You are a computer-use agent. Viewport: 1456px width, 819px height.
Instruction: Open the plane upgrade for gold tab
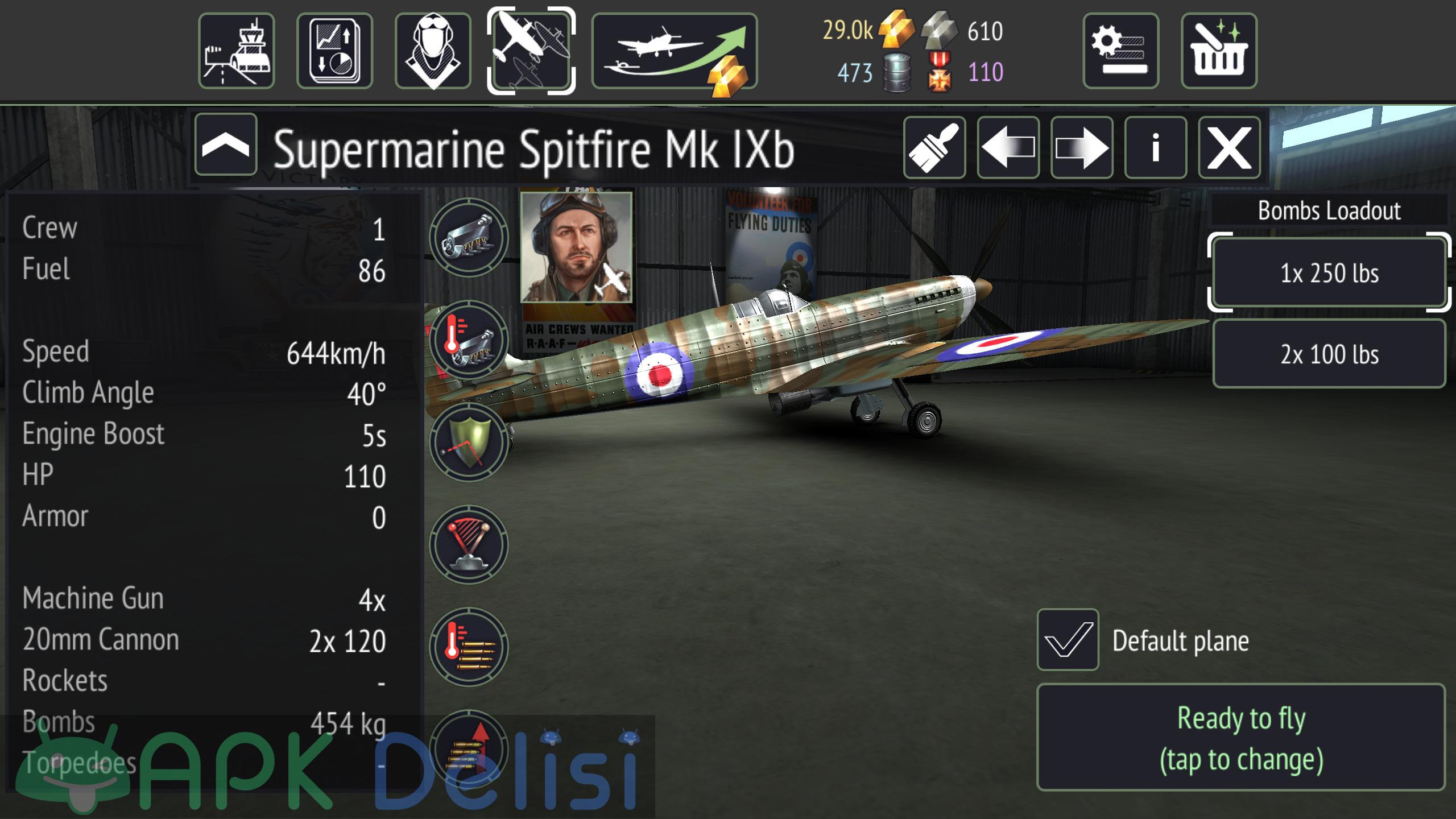675,51
